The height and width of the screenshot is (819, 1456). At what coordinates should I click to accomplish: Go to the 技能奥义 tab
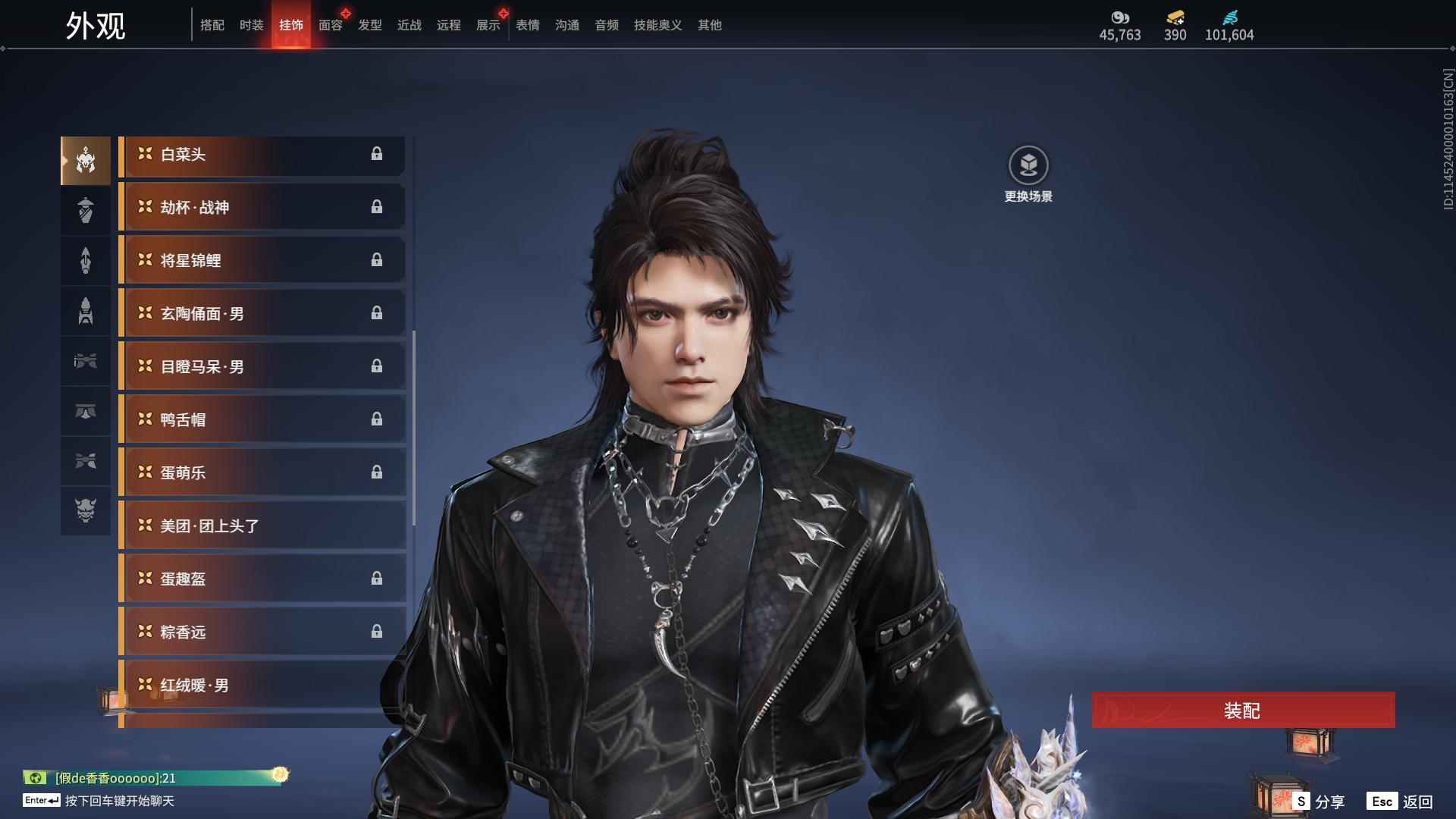click(658, 25)
